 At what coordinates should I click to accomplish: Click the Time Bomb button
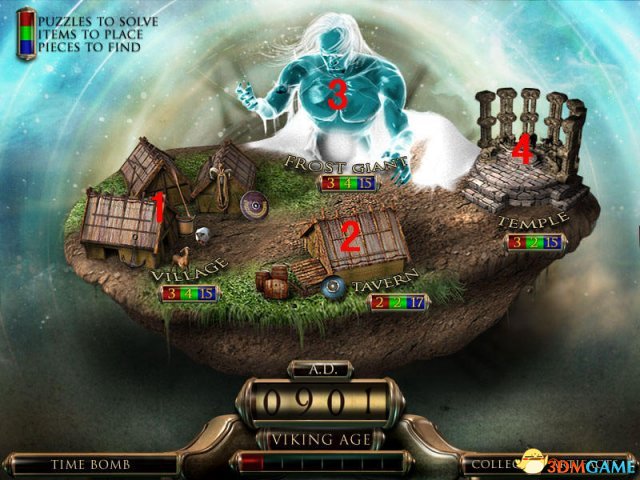click(93, 464)
